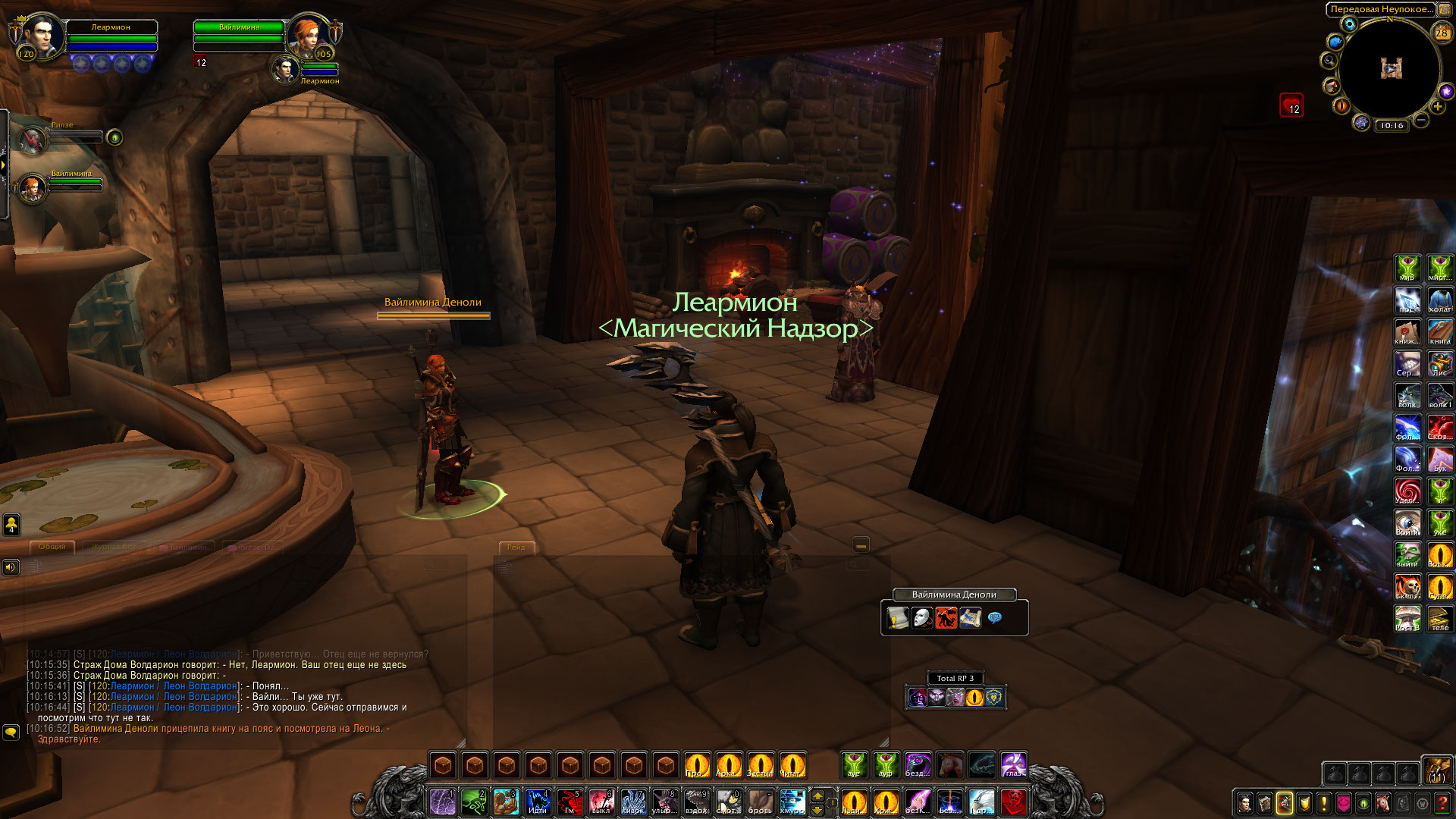
Task: Open the calendar showing day 28
Action: click(x=1442, y=33)
